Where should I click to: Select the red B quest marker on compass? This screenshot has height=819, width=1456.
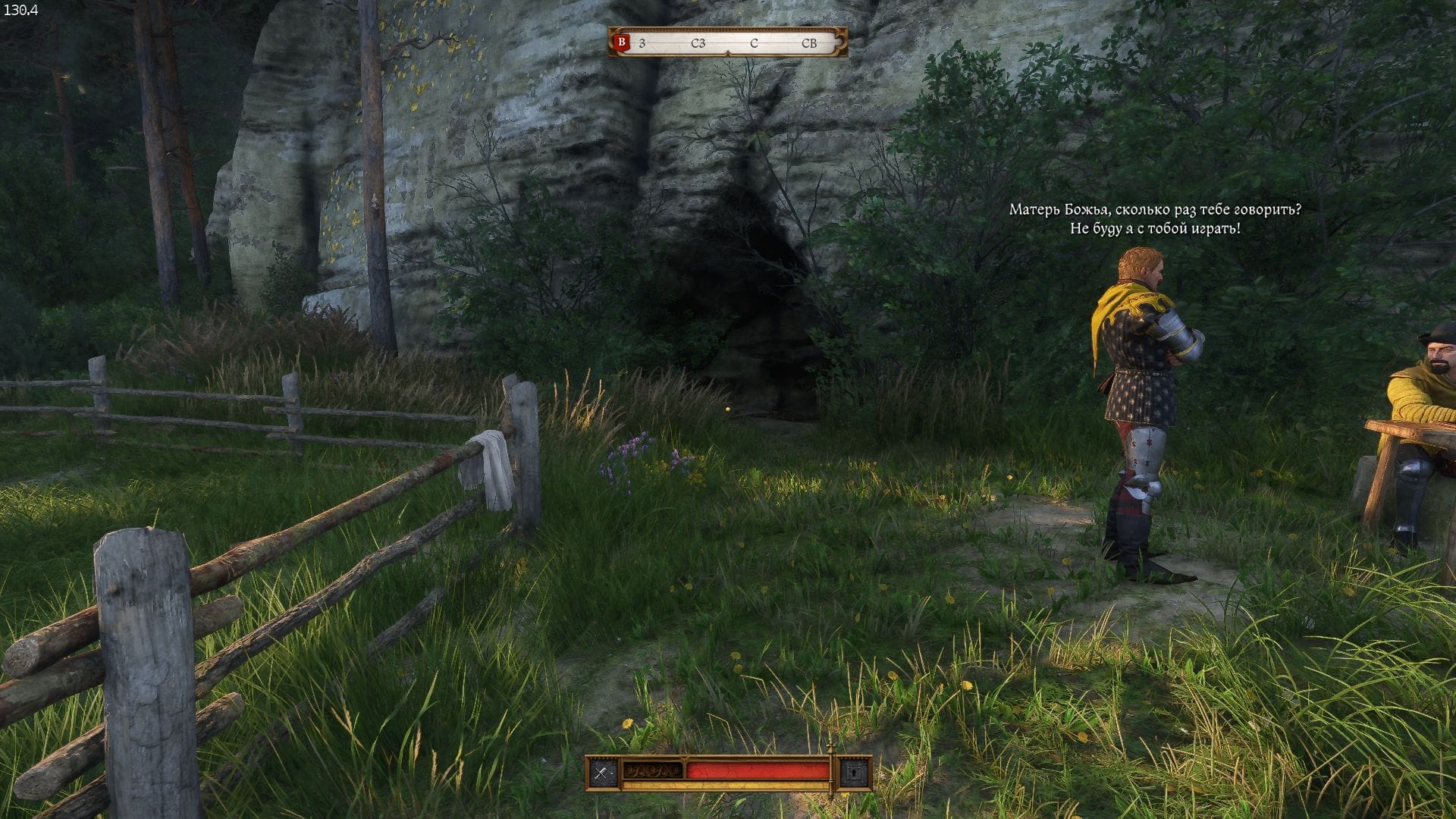click(623, 43)
